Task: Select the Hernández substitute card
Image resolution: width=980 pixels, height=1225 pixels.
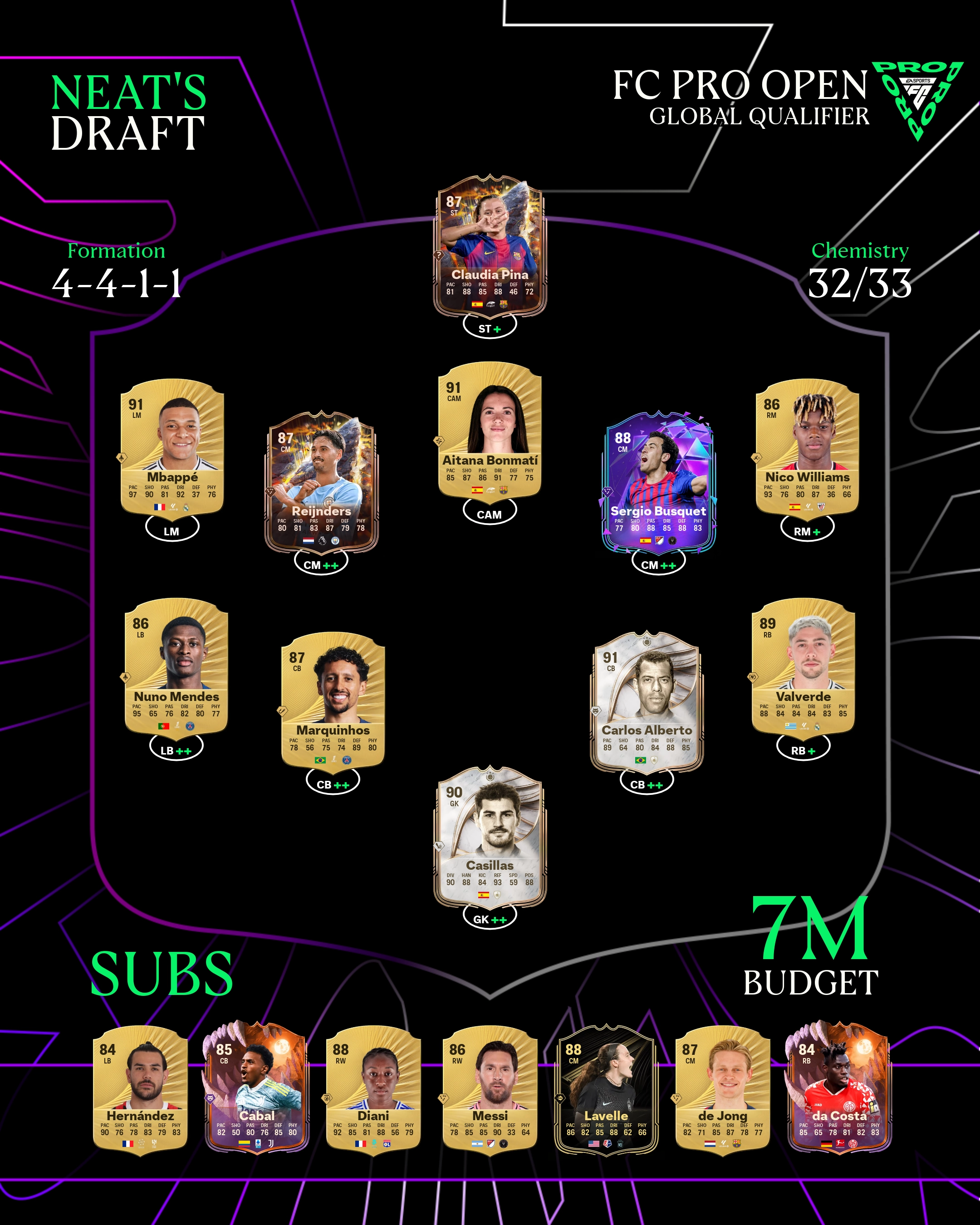Action: tap(140, 1090)
